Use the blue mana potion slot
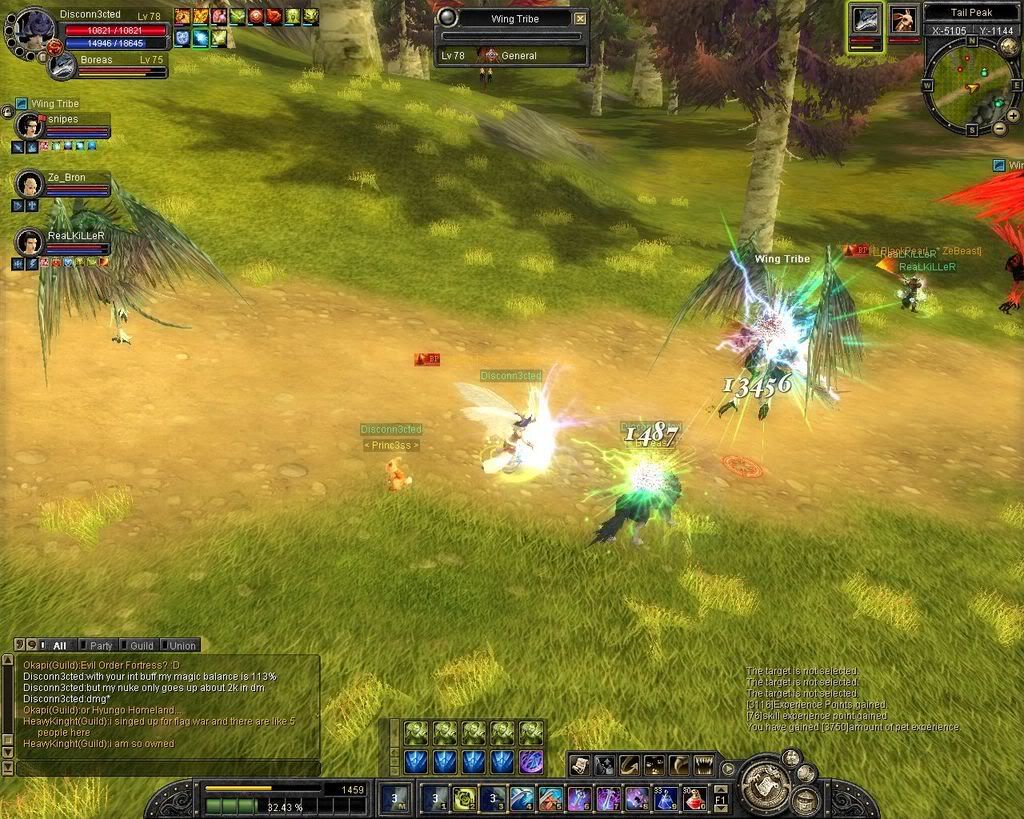The image size is (1024, 819). [x=665, y=799]
